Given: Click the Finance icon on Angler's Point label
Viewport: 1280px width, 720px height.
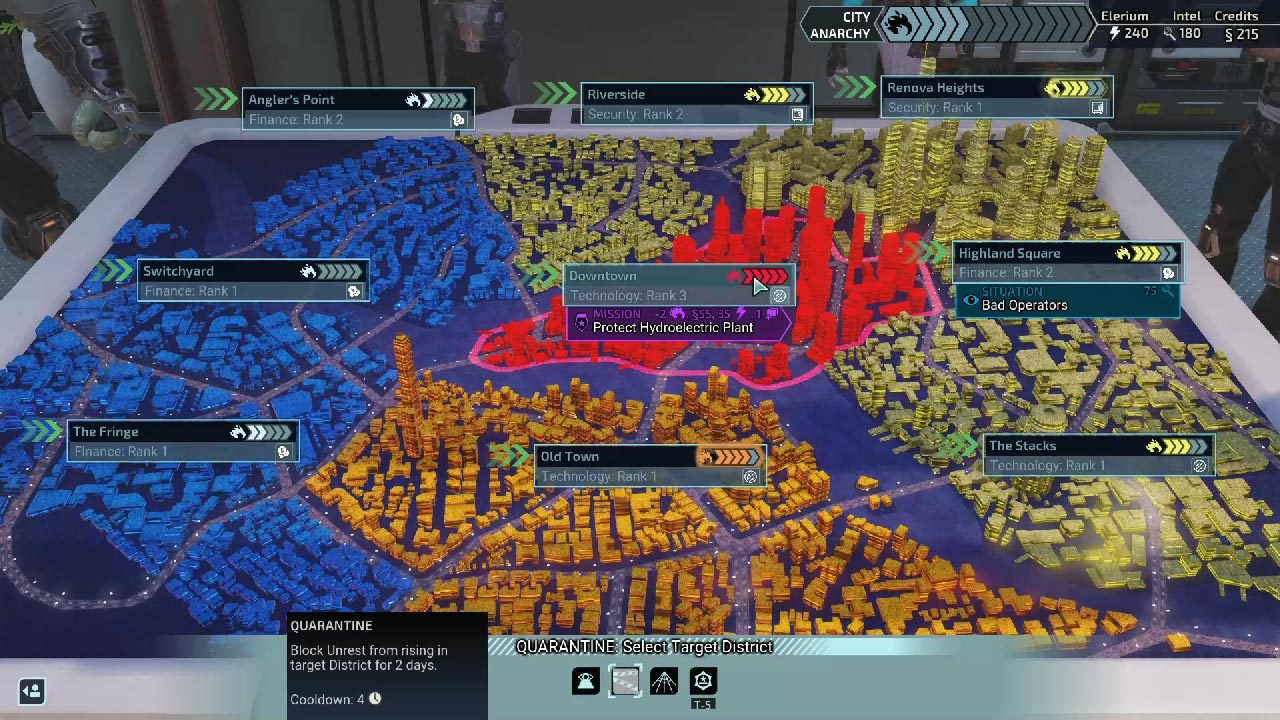Looking at the screenshot, I should tap(459, 119).
